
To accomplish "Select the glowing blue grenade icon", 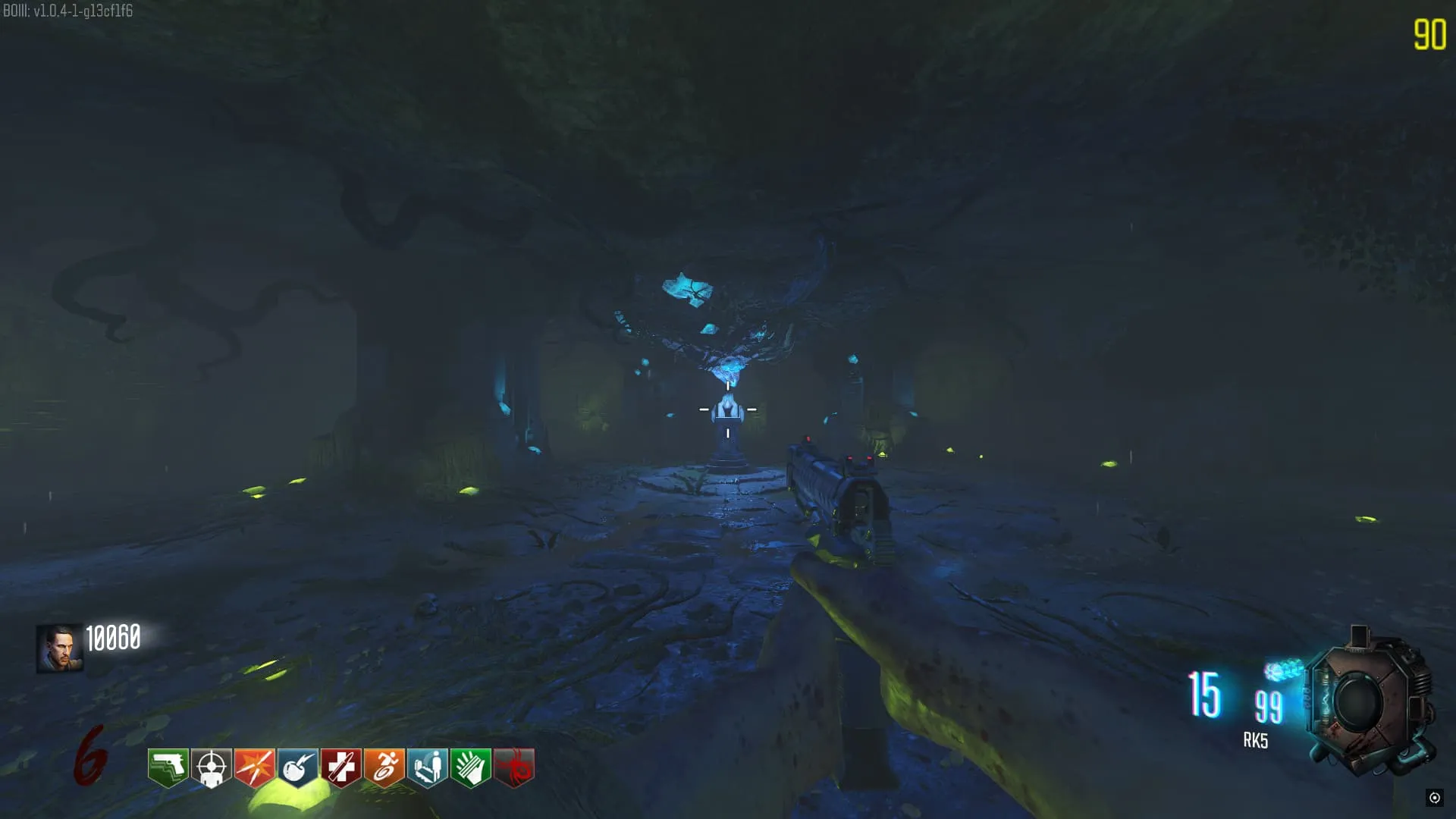I will (1283, 671).
